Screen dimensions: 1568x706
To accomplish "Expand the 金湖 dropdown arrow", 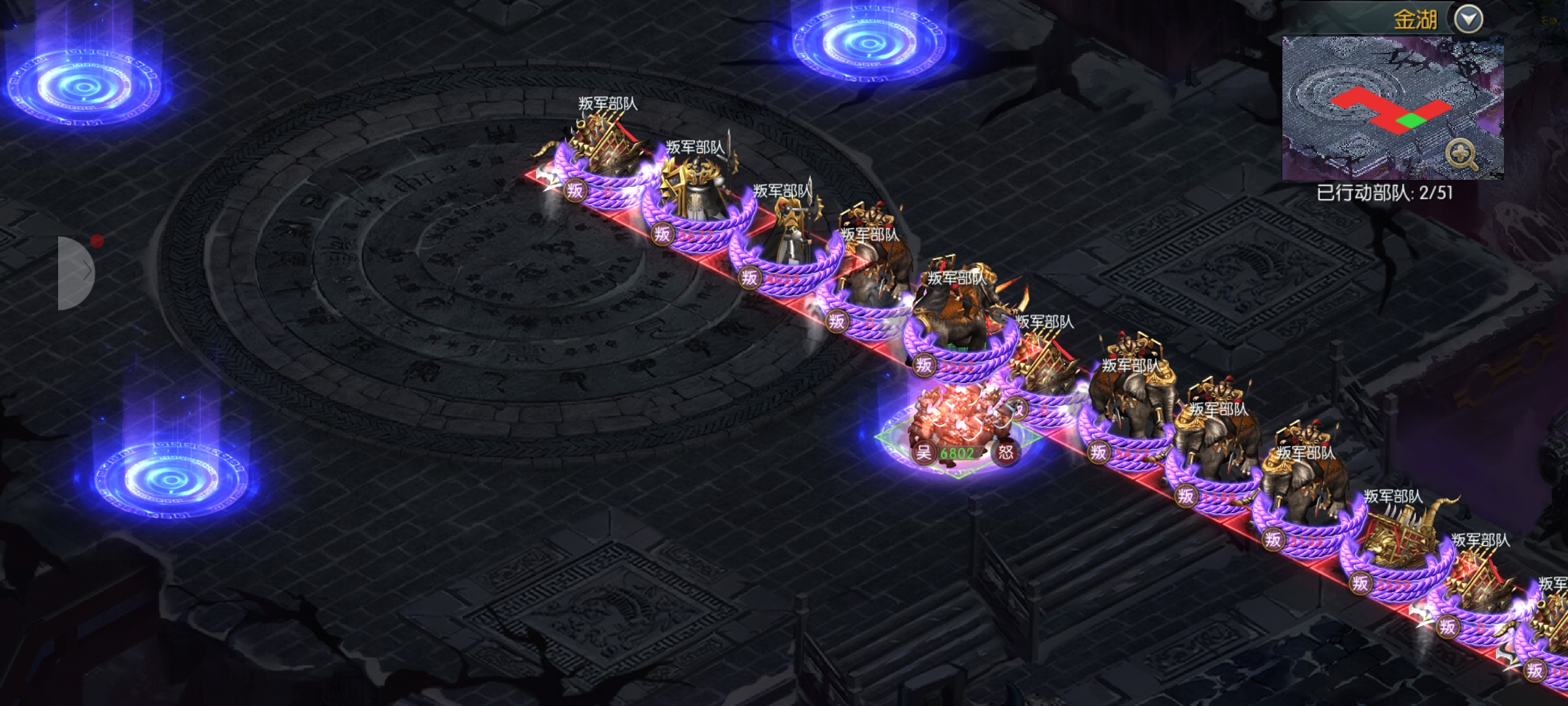I will (x=1468, y=20).
